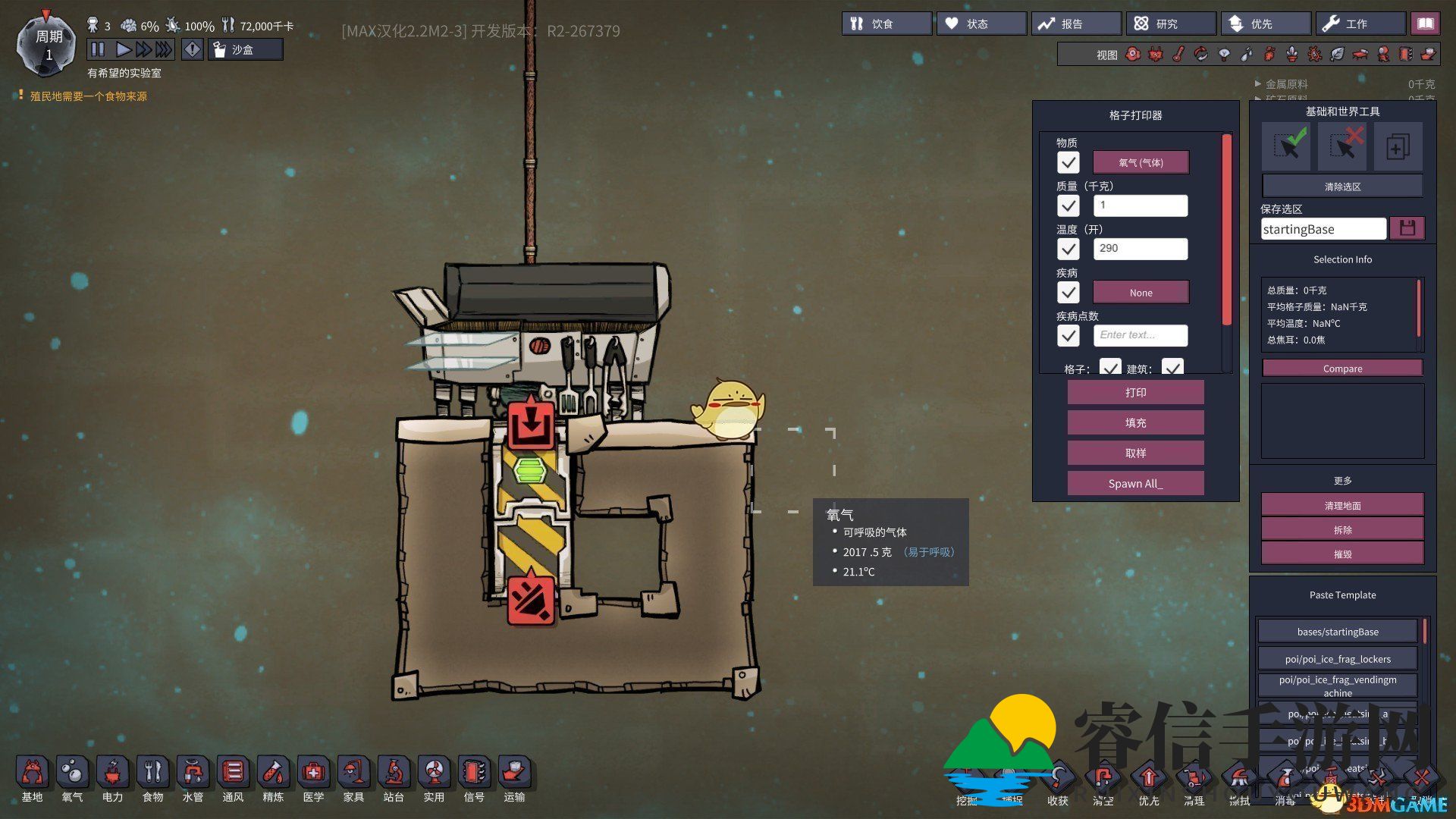Pause the game
Image resolution: width=1456 pixels, height=819 pixels.
(98, 50)
